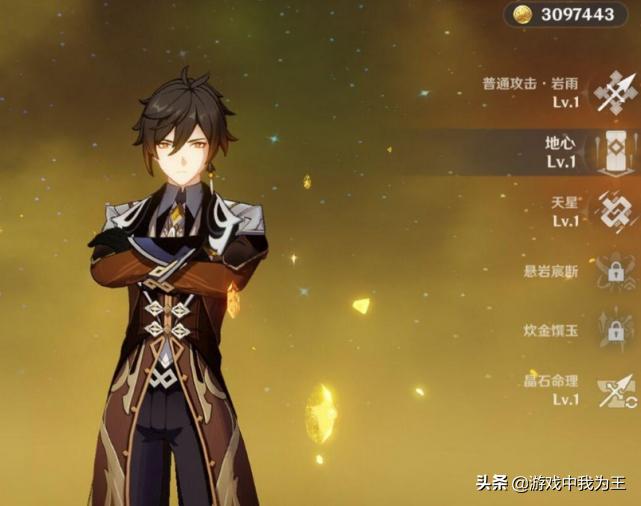View the locked 炊金馔玉 passive talent
This screenshot has width=641, height=506.
tap(614, 329)
